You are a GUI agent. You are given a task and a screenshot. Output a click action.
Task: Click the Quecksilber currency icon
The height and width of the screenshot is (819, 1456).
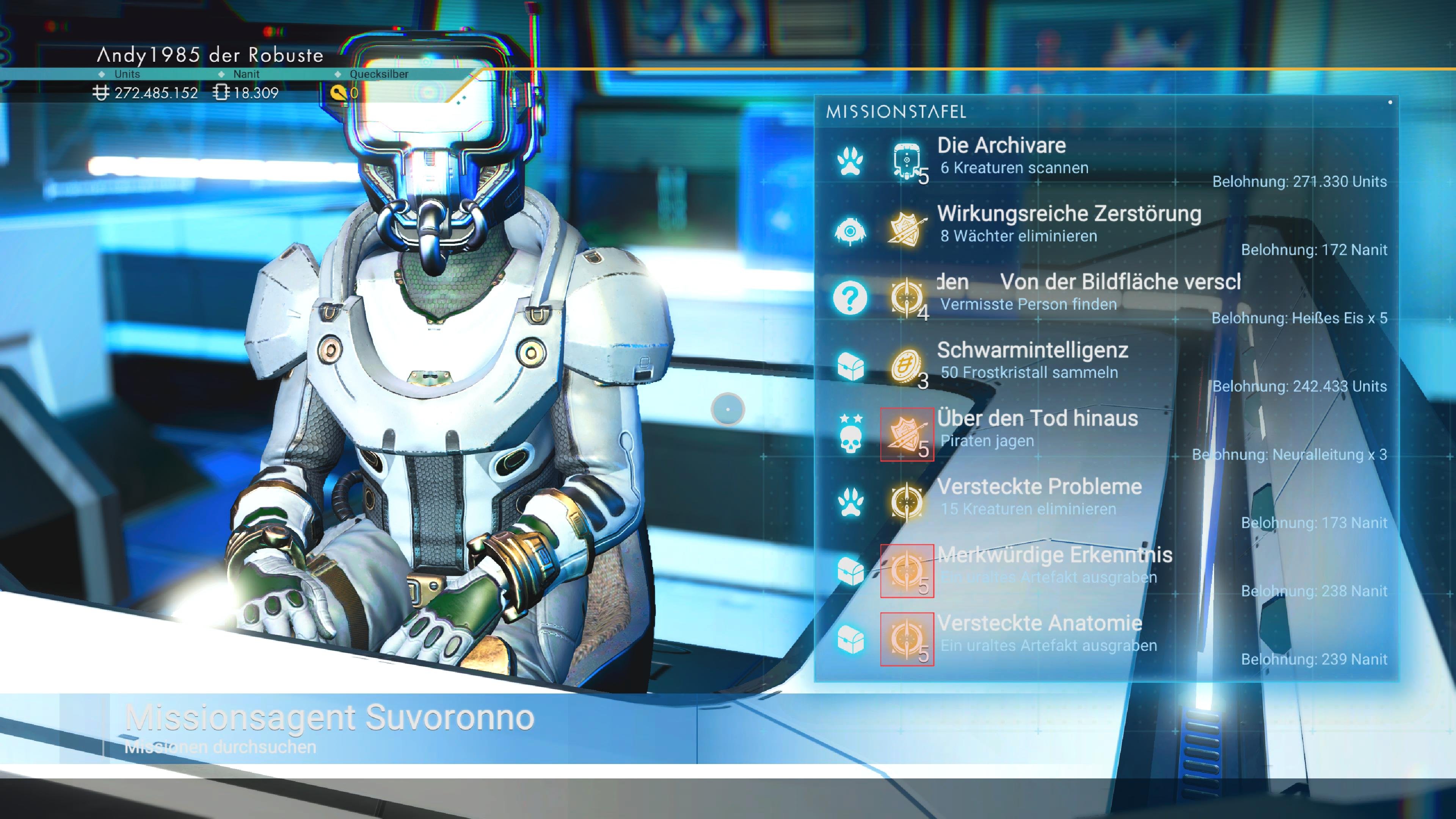338,93
